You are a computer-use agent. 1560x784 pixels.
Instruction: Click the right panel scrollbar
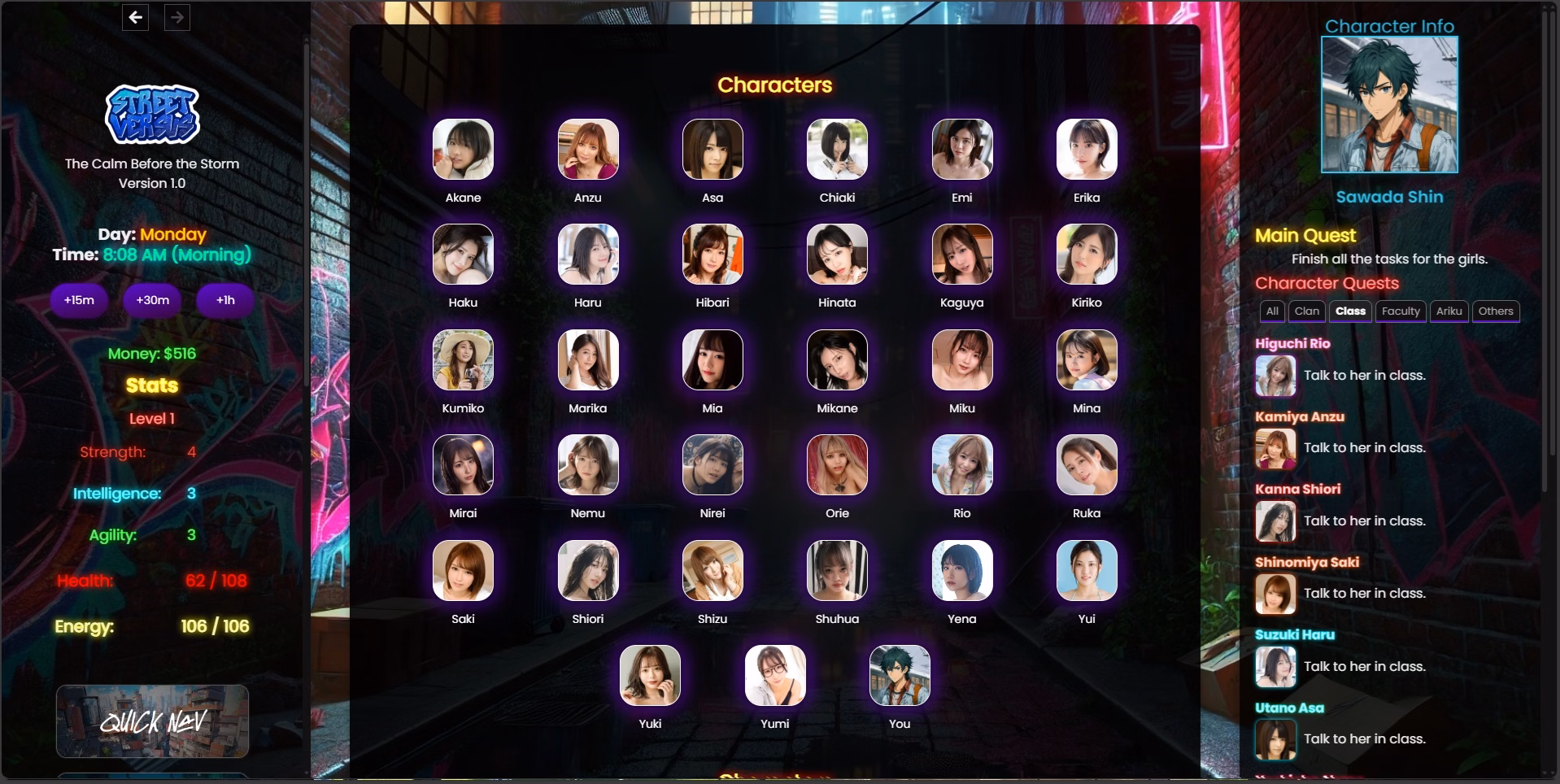[1544, 244]
